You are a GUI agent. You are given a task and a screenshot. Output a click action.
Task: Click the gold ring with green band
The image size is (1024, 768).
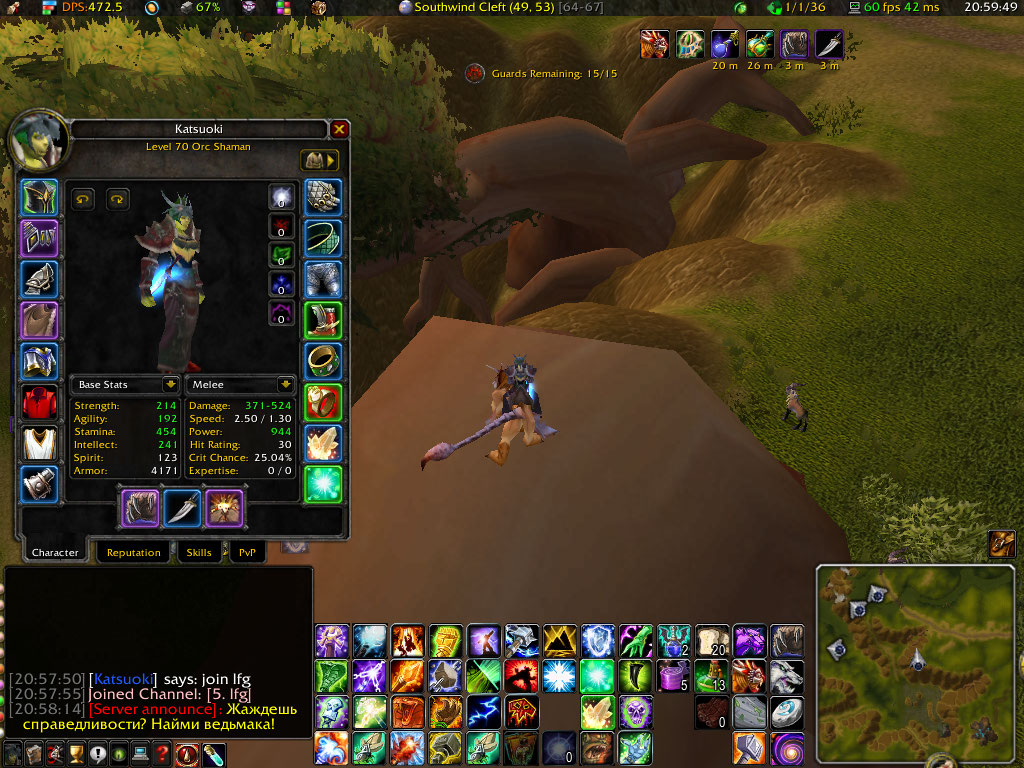[x=322, y=361]
